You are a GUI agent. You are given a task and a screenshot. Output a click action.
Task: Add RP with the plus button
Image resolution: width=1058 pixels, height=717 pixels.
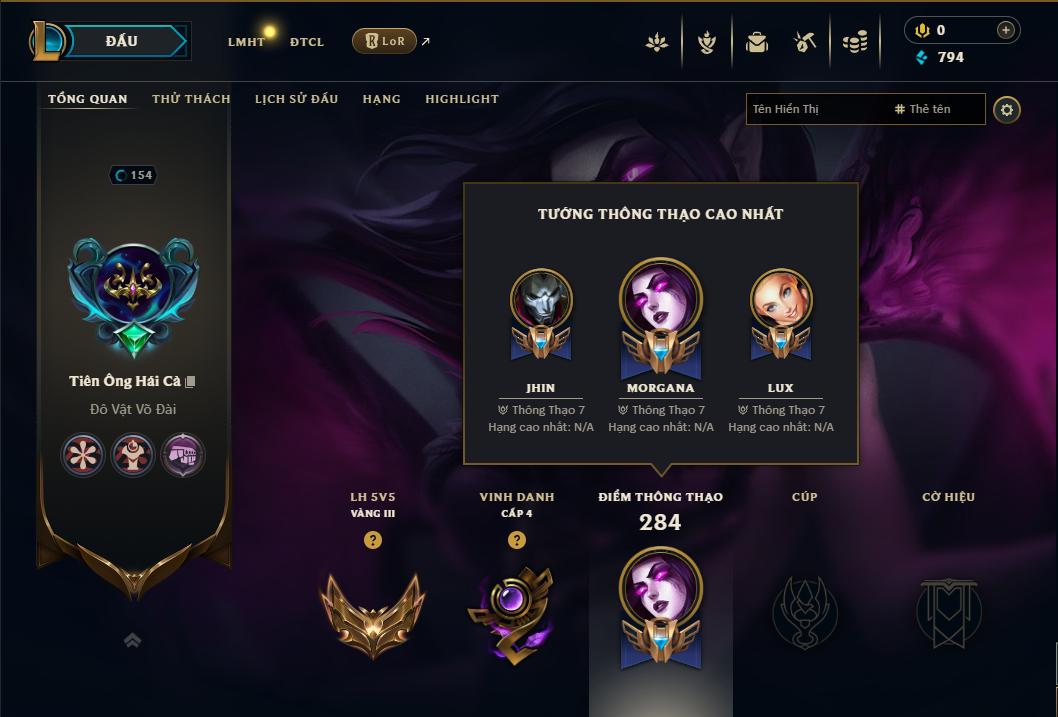pyautogui.click(x=1005, y=30)
